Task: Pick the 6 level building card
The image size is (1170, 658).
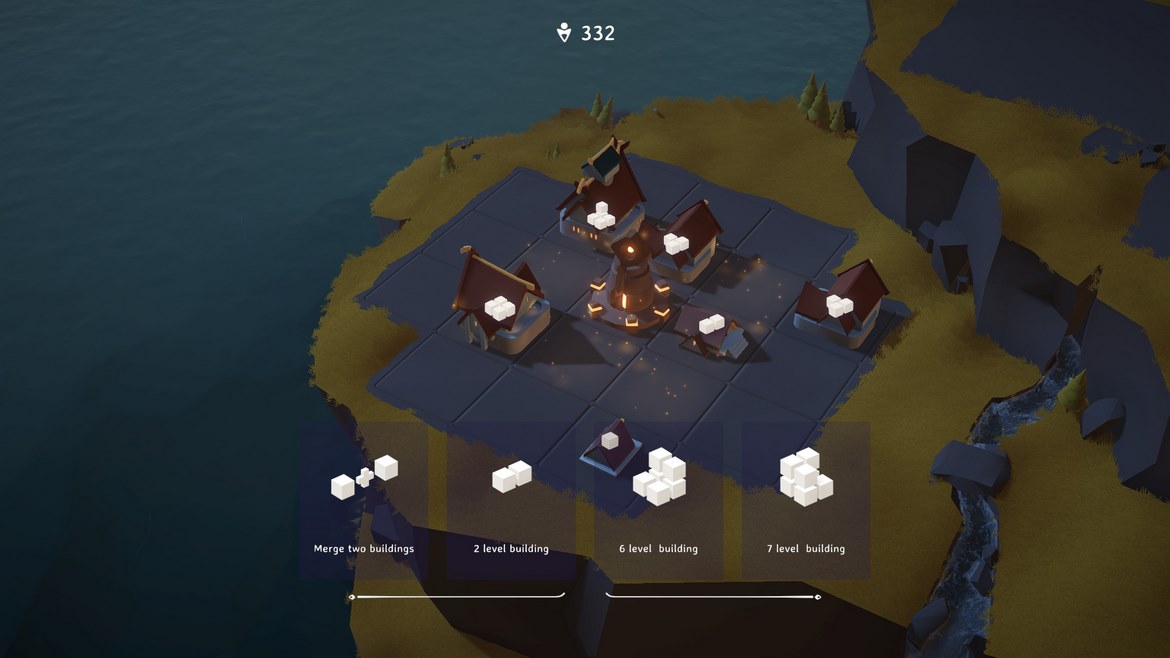Action: pyautogui.click(x=658, y=500)
